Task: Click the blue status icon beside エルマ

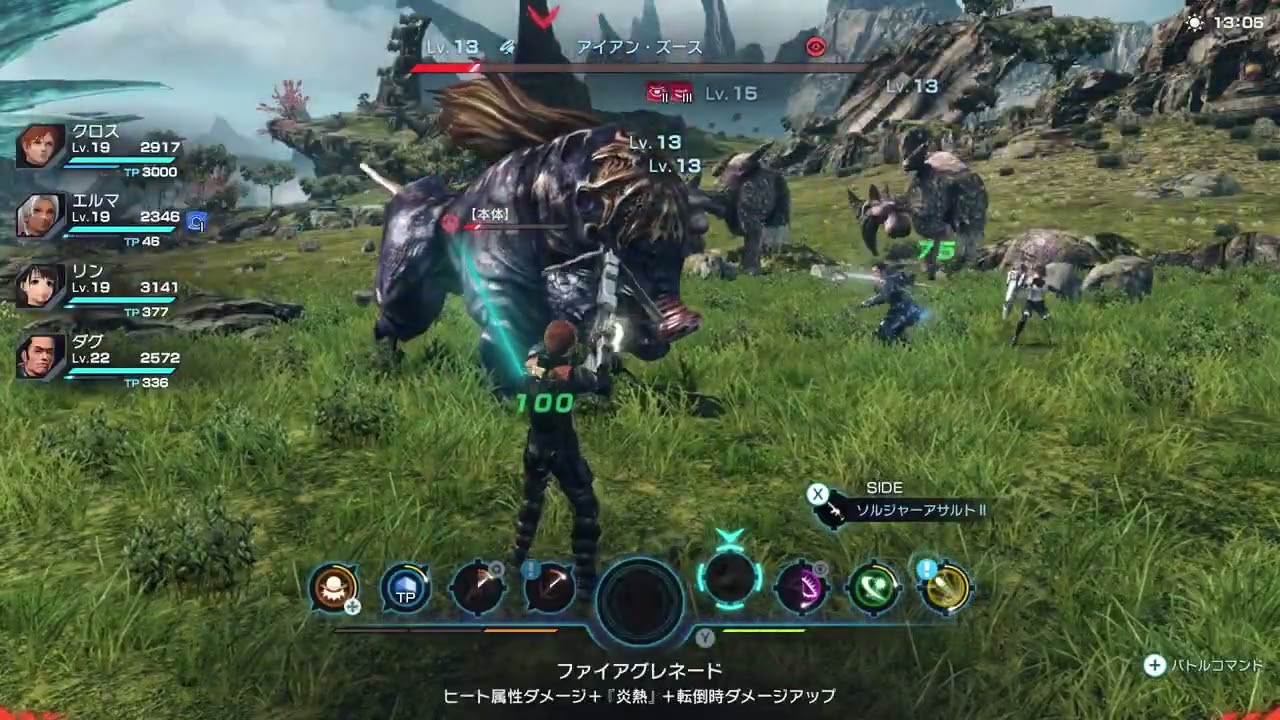Action: (197, 222)
